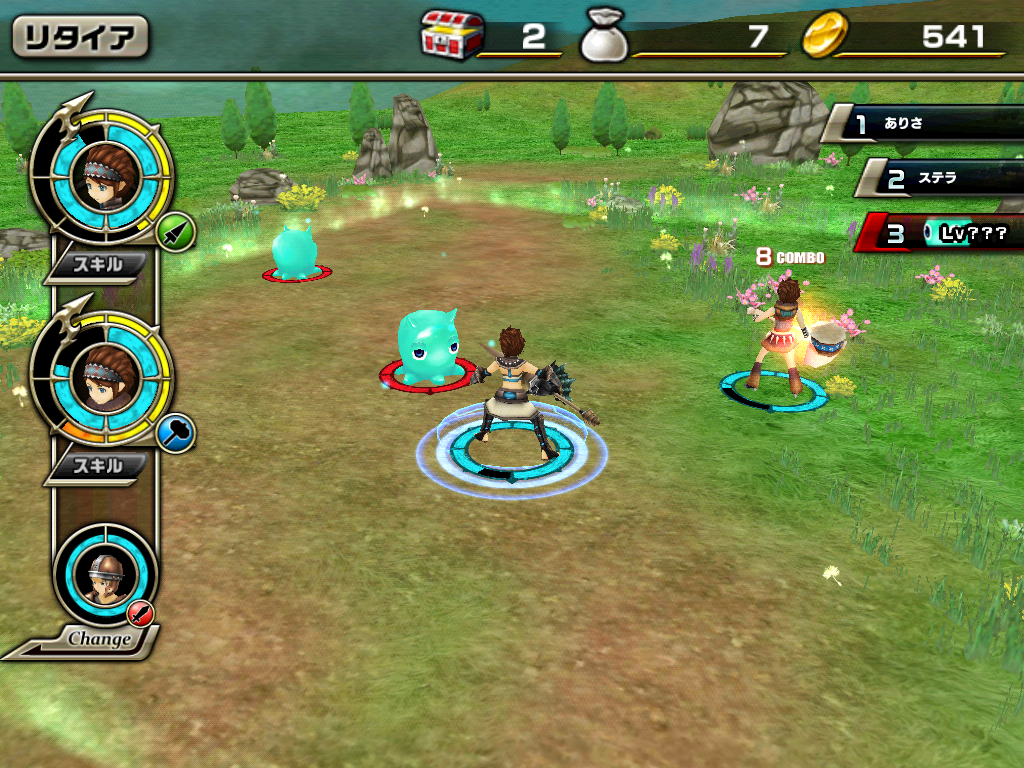Screen dimensions: 1024x768
Task: Select the character portrait with blue hammer badge
Action: click(x=101, y=378)
